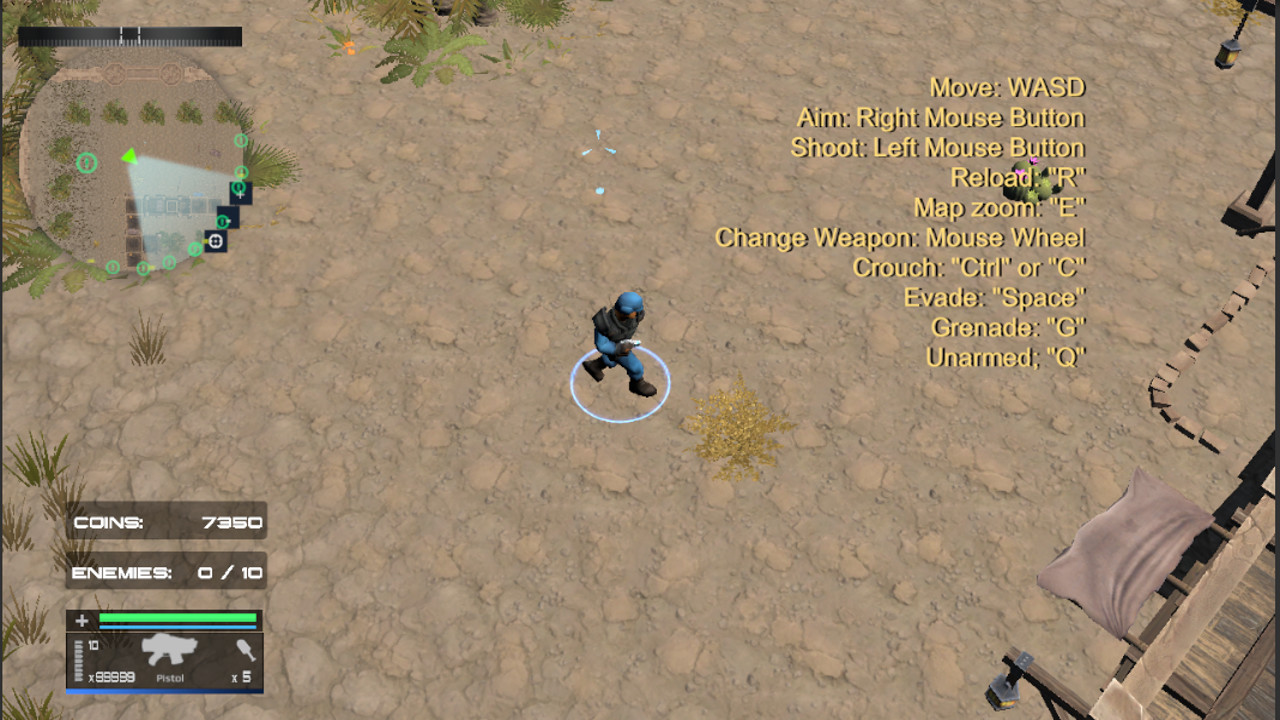Click the ammo magazine icon
The height and width of the screenshot is (720, 1280).
(79, 660)
